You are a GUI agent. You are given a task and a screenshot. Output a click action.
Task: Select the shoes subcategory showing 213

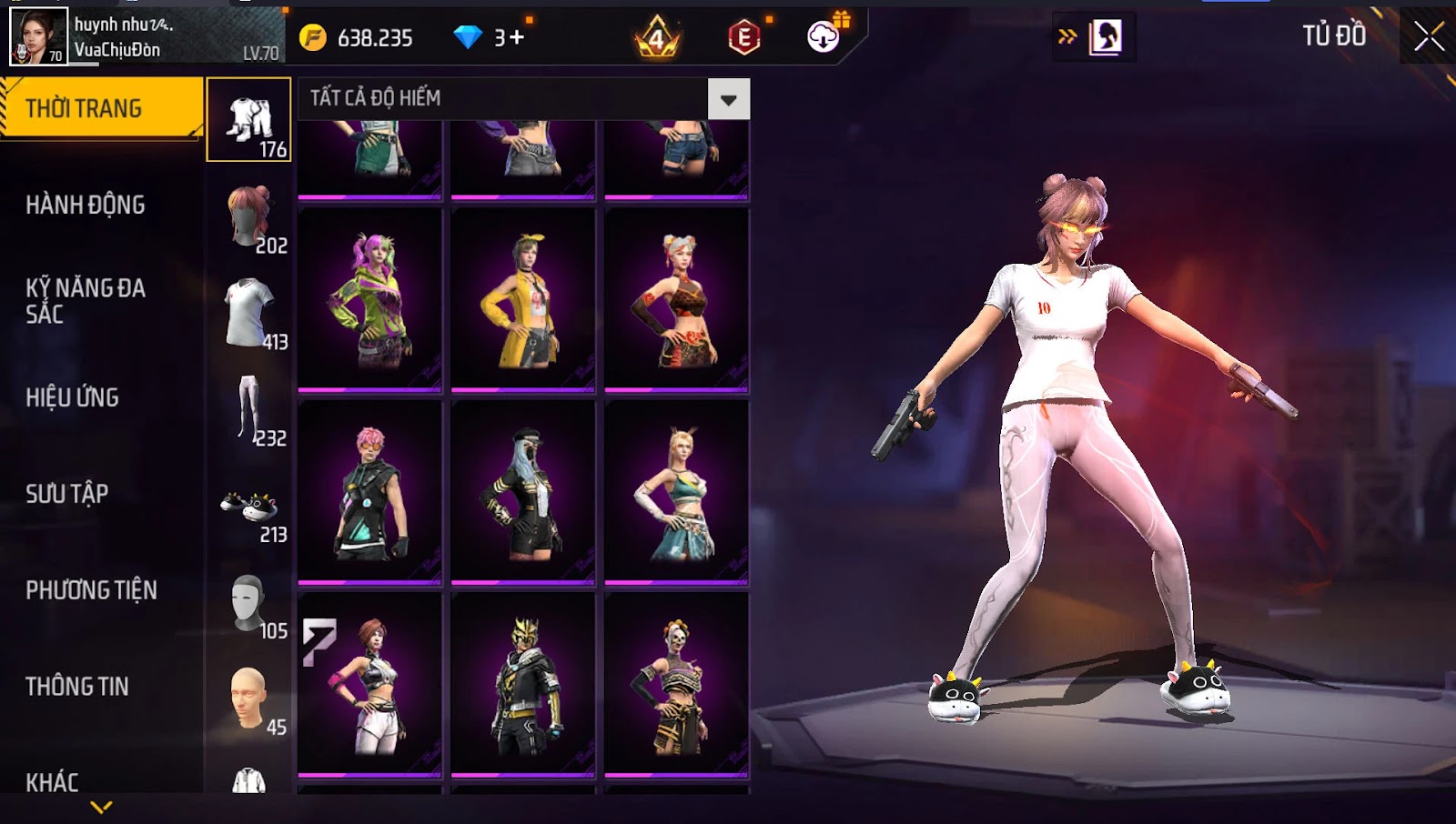pos(249,507)
